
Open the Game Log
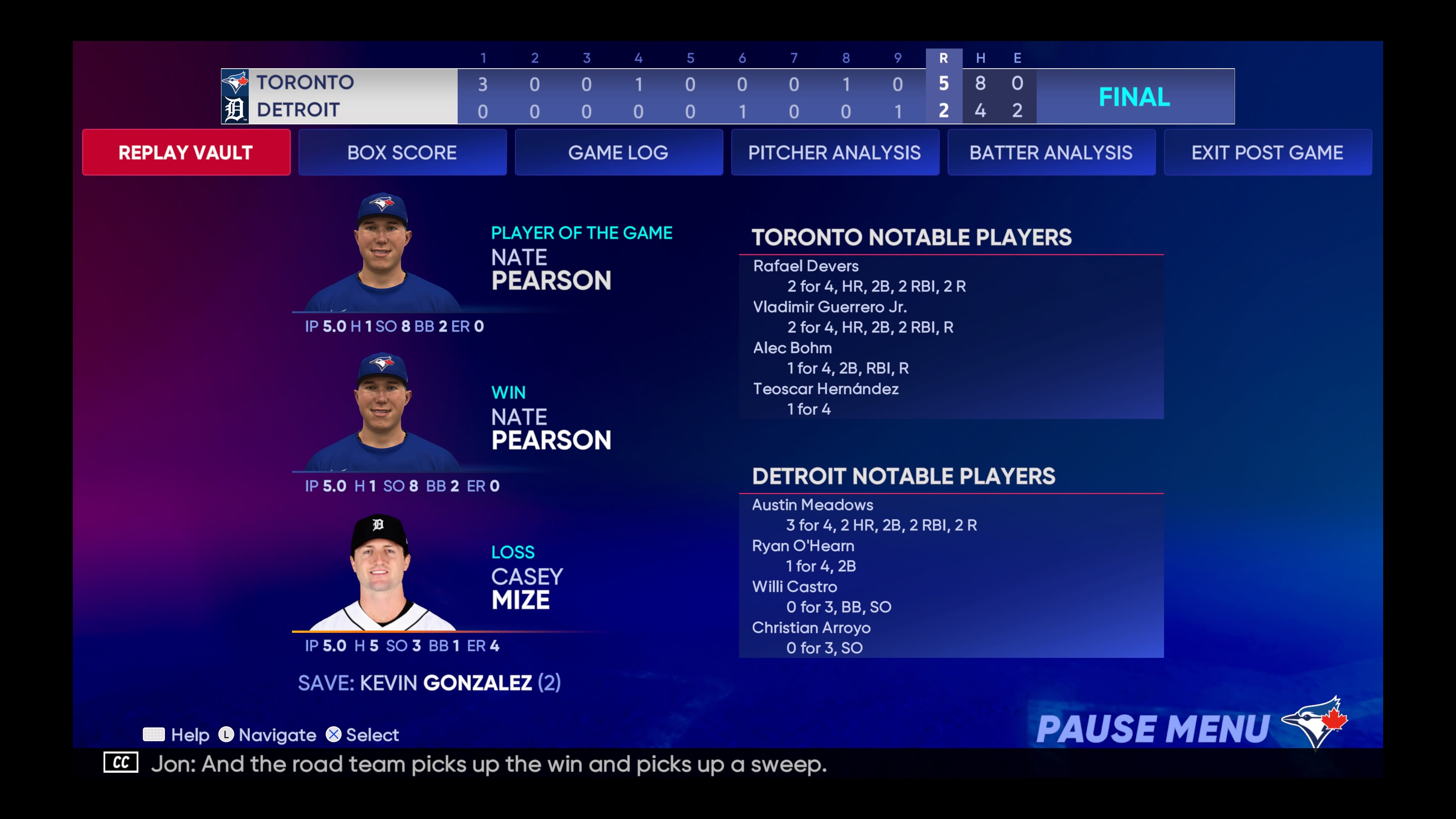(x=618, y=152)
